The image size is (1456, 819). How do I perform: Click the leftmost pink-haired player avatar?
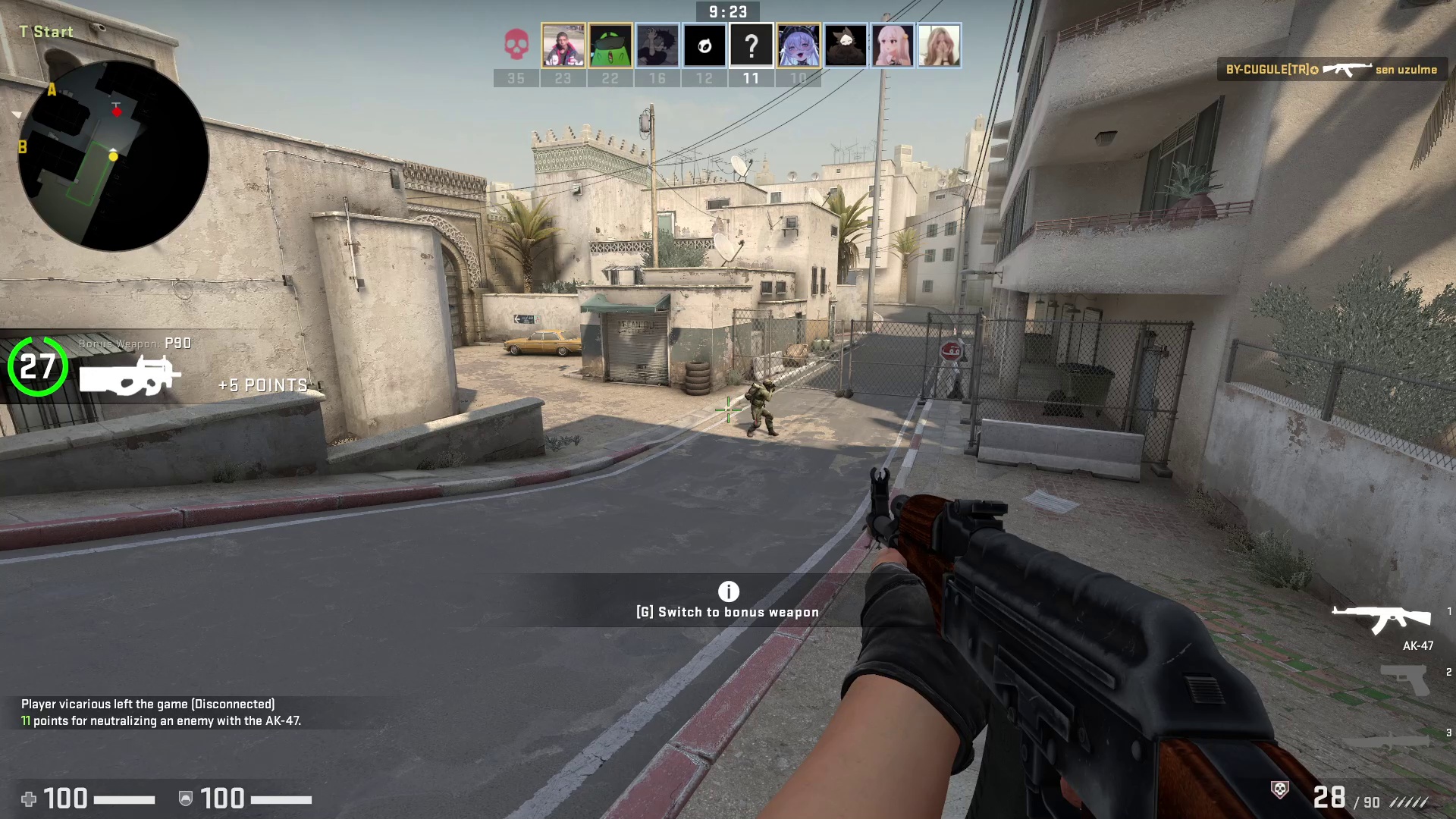tap(891, 45)
